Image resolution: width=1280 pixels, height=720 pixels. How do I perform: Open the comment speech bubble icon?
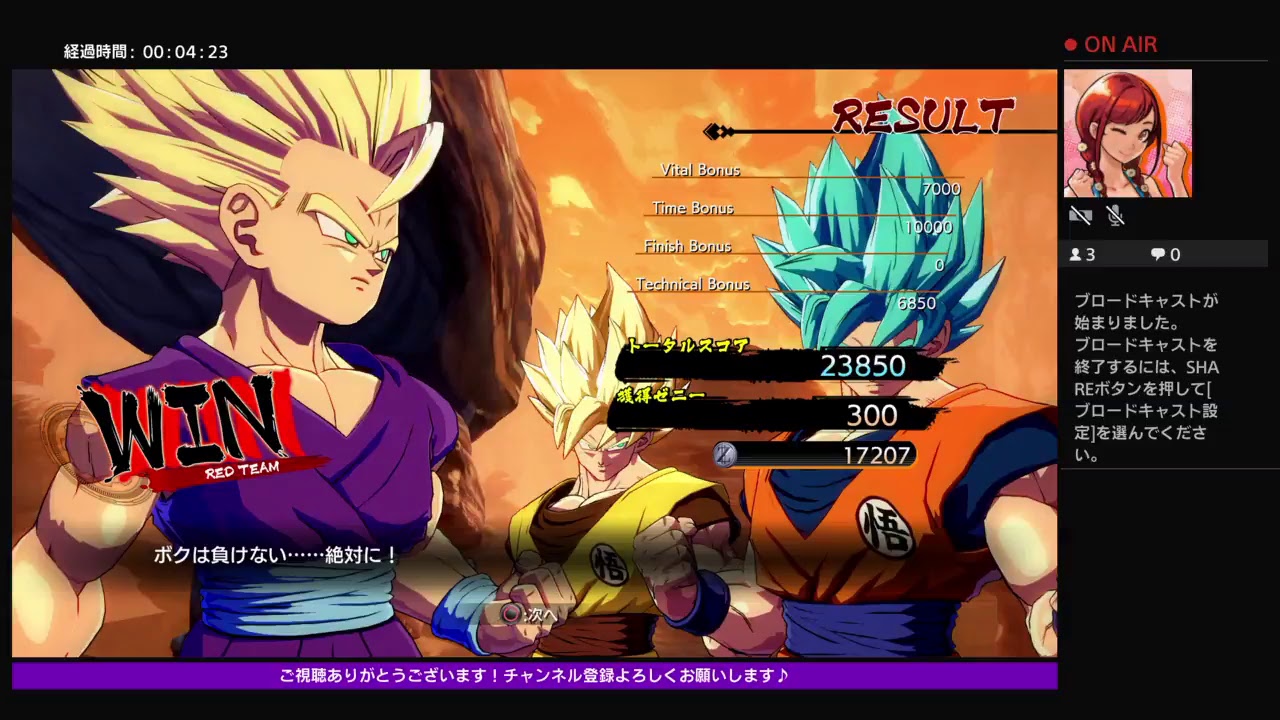(1156, 255)
